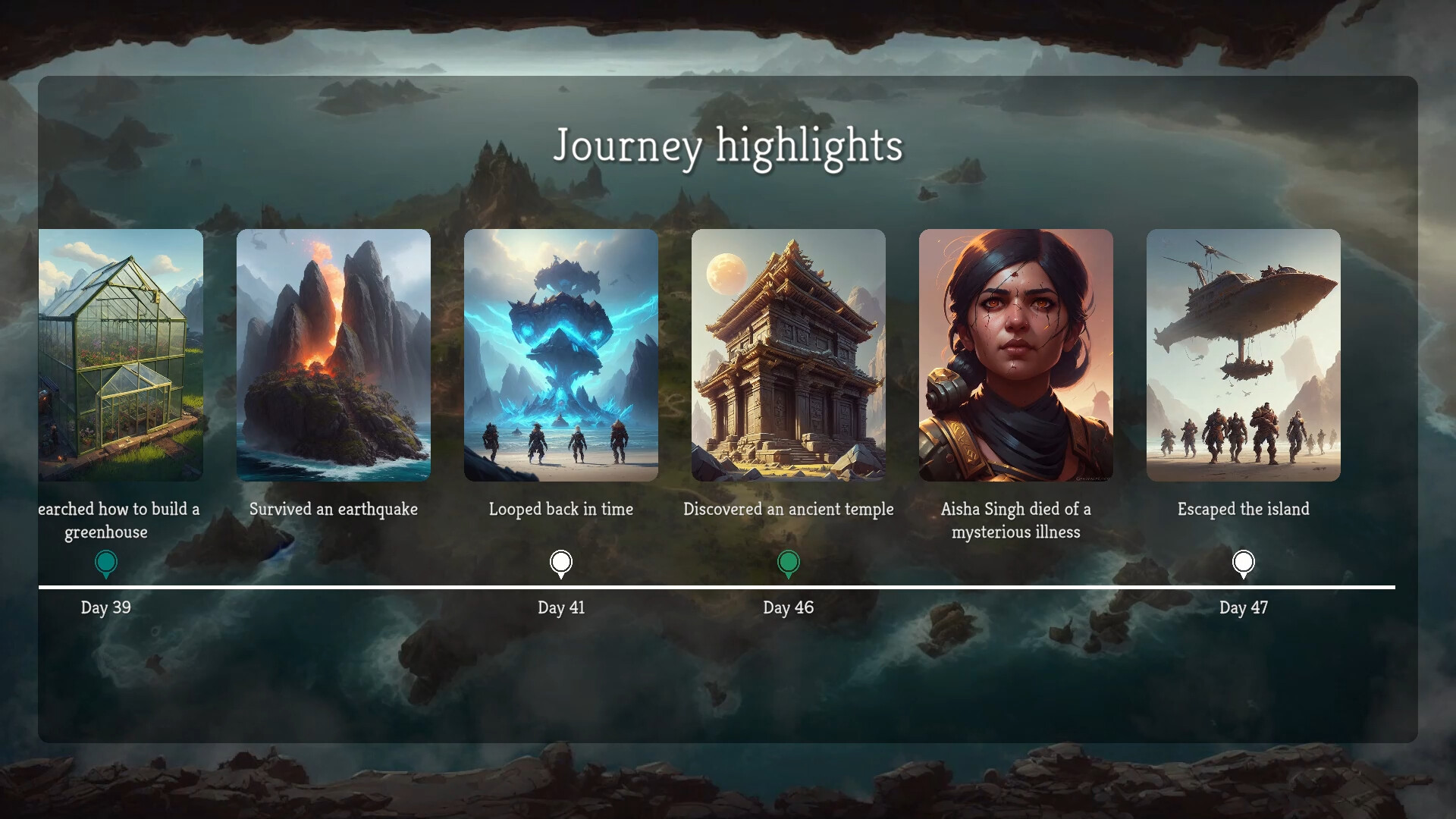Select the white marker for Day 41
Viewport: 1456px width, 819px height.
pyautogui.click(x=561, y=562)
